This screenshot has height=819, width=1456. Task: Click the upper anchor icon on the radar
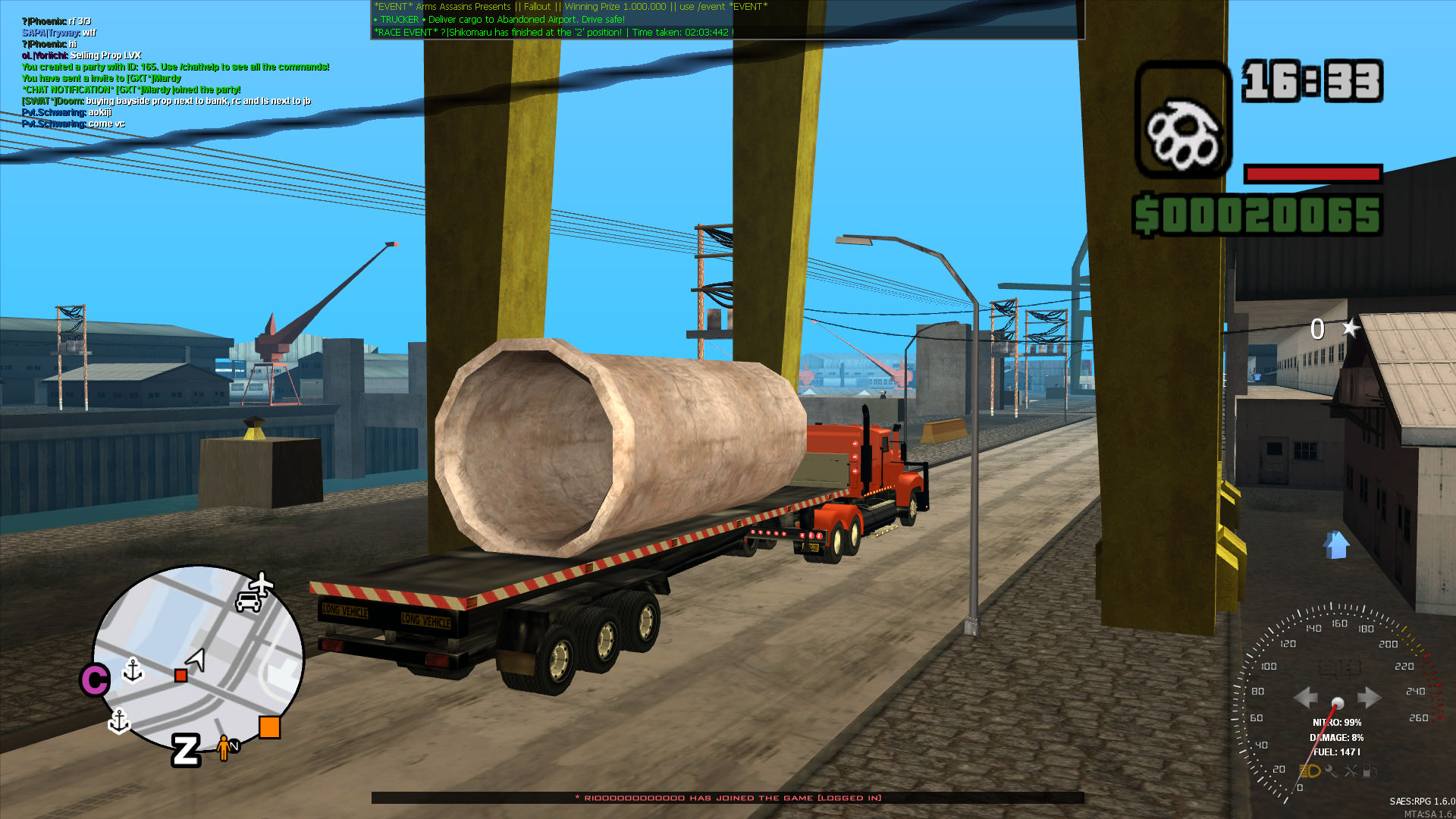[x=133, y=672]
